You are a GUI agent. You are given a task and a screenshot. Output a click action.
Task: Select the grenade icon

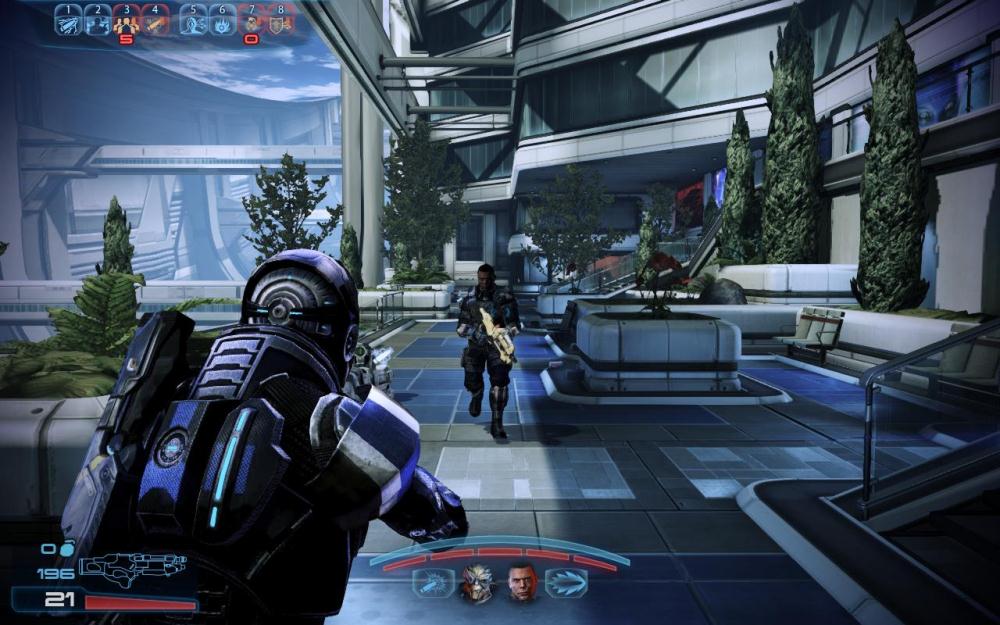click(x=67, y=548)
